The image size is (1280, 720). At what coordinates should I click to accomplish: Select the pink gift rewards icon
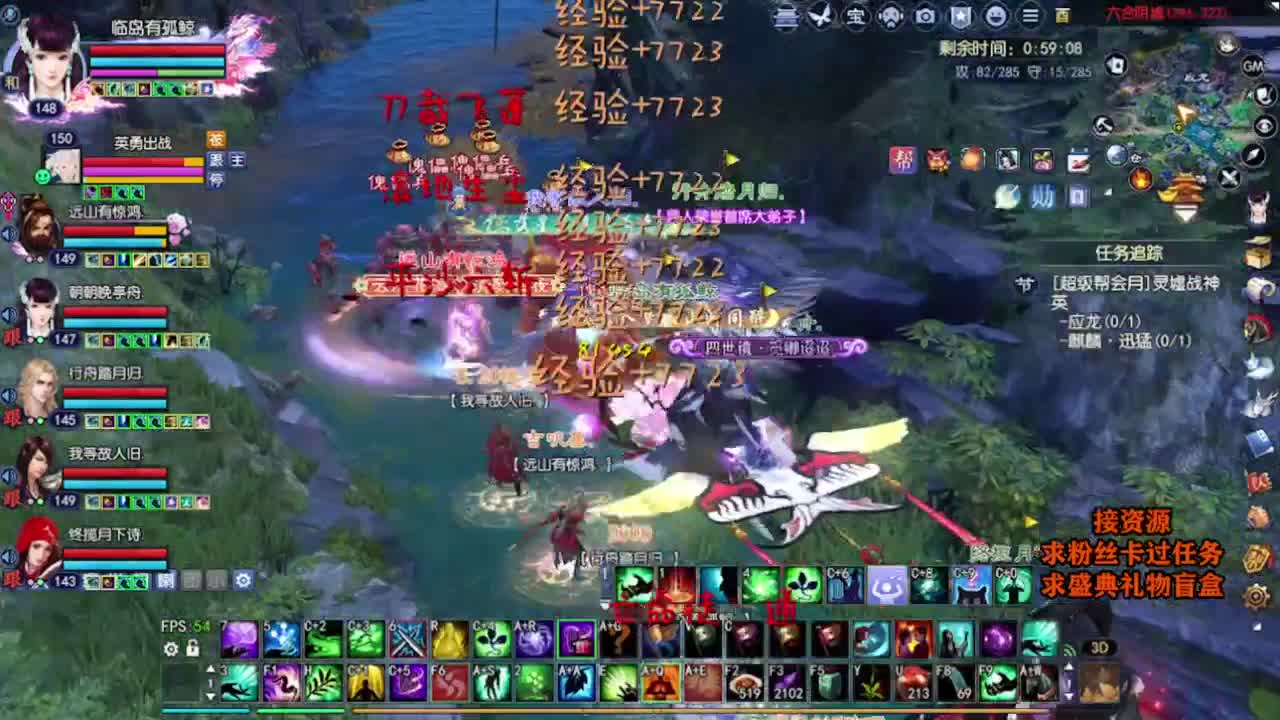pos(1042,161)
